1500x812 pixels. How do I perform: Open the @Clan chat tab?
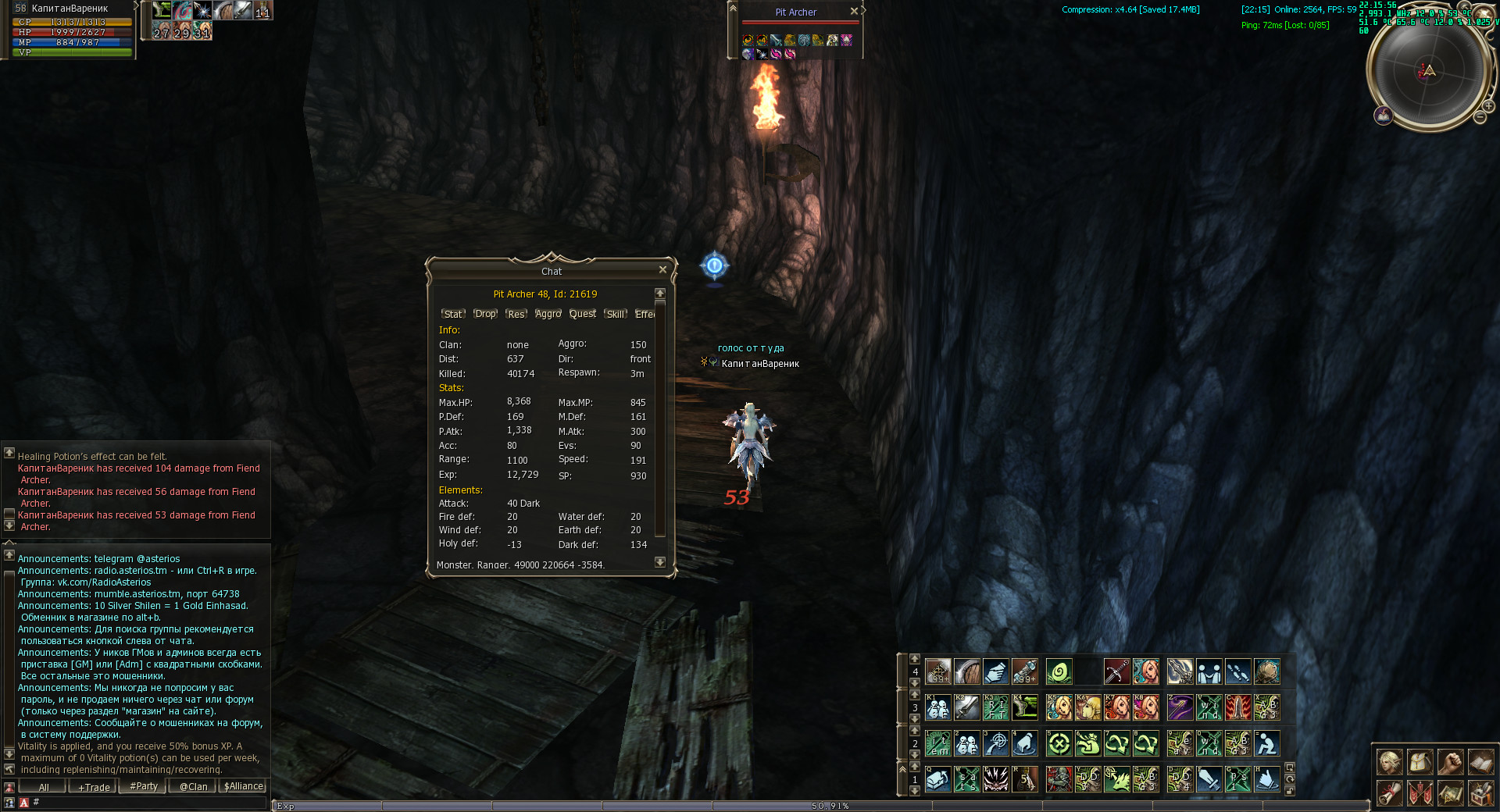point(193,787)
